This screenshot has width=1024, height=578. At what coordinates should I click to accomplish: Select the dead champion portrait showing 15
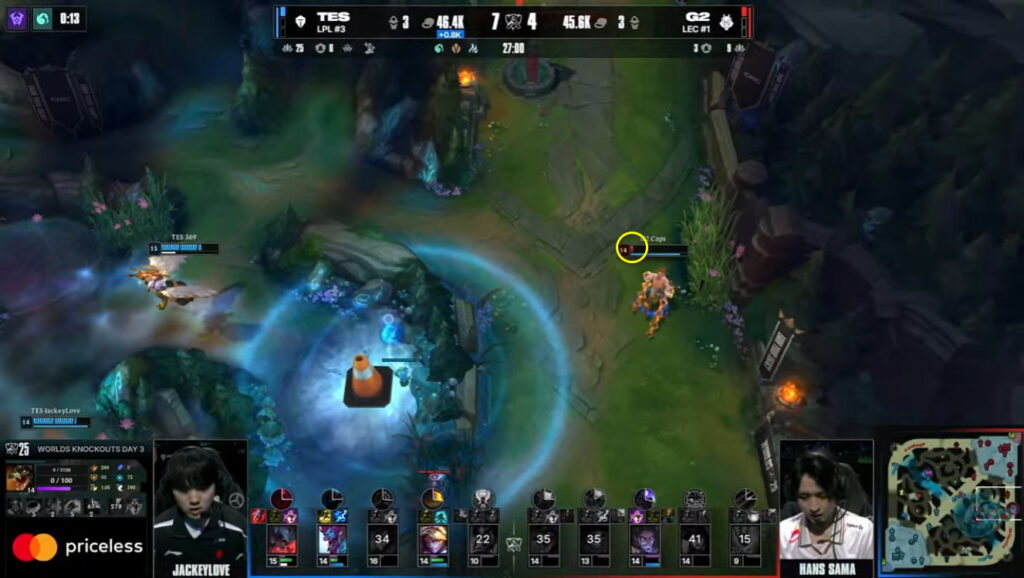744,539
